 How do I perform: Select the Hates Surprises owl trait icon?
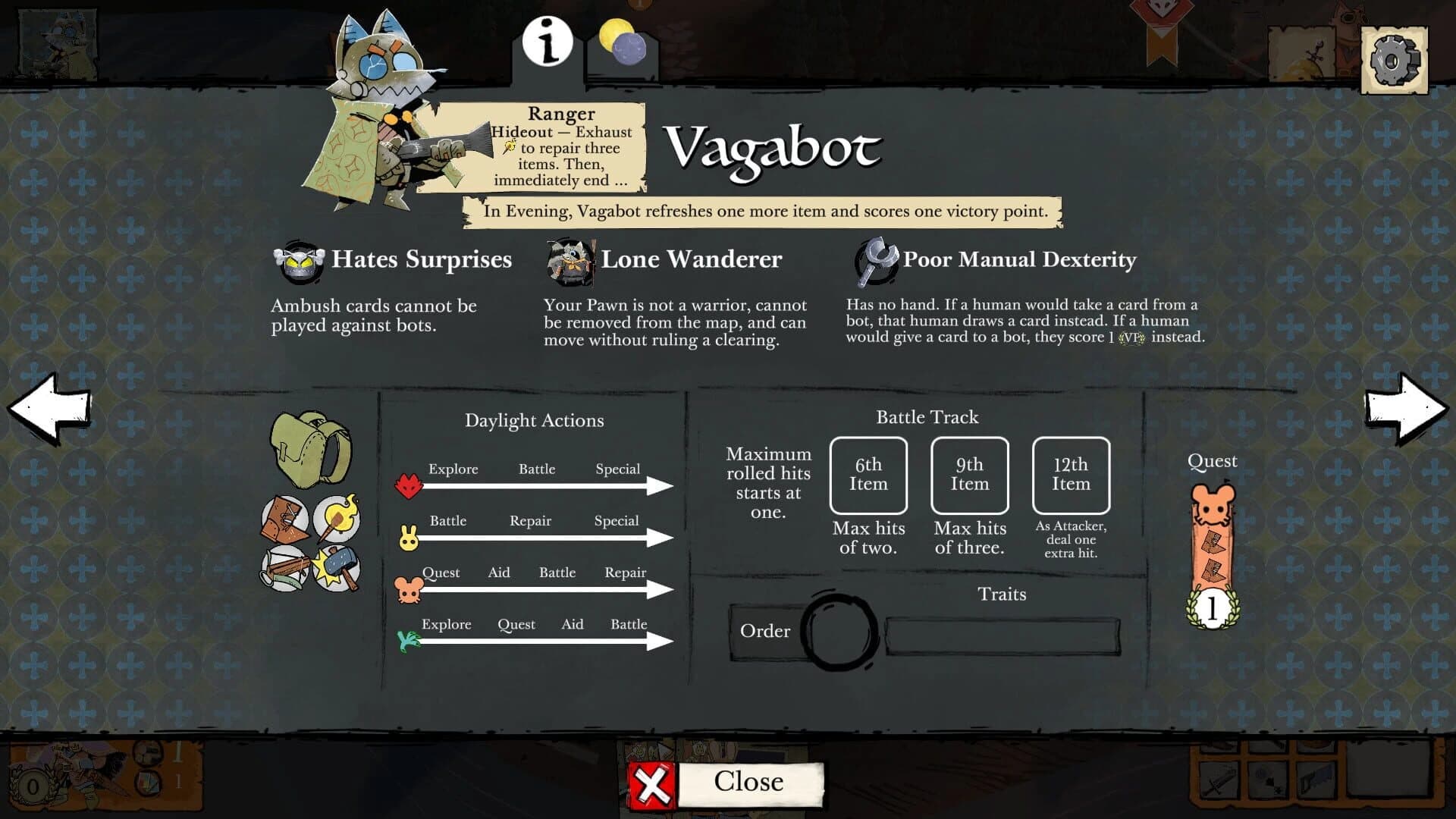tap(297, 259)
